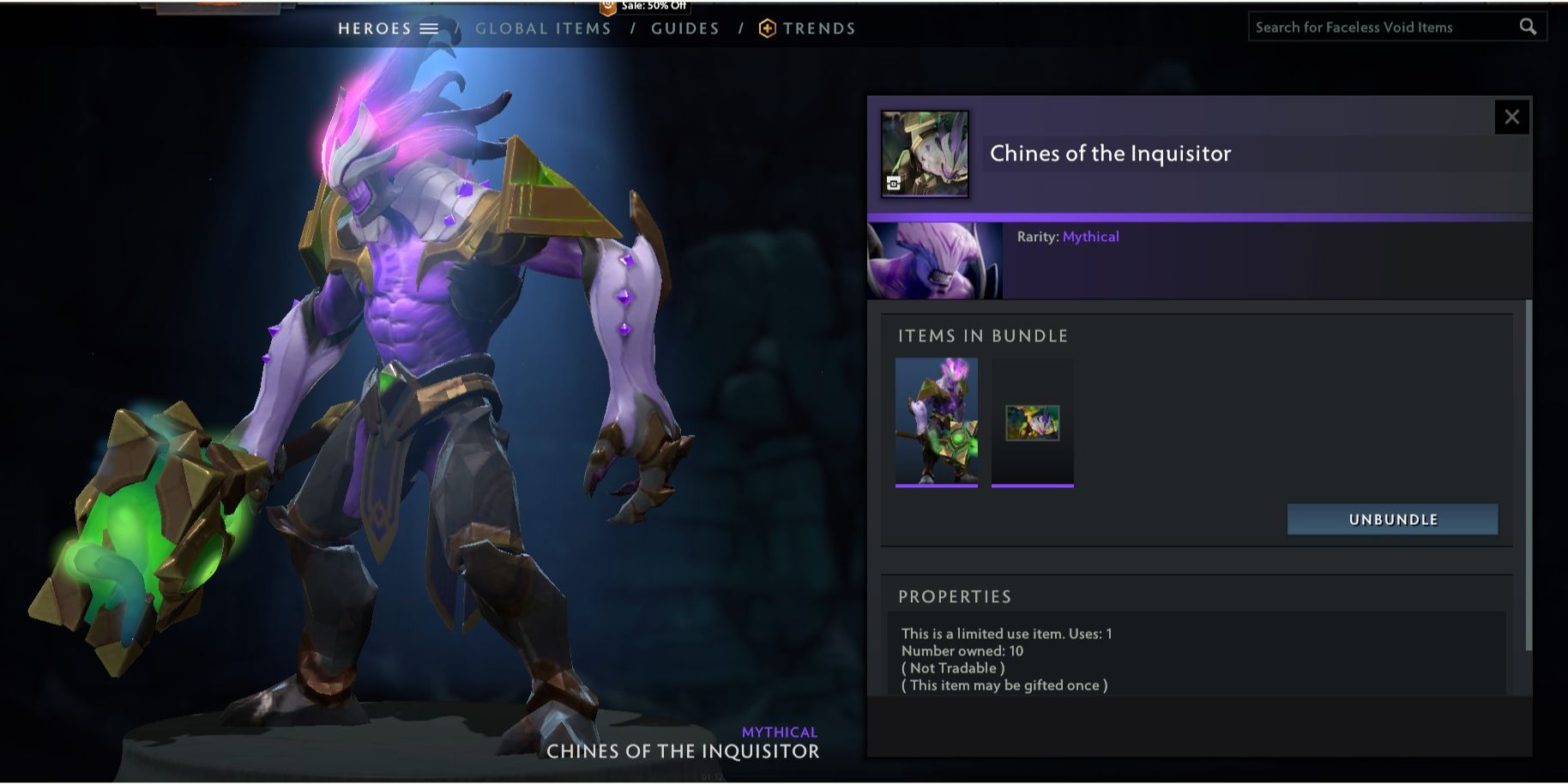Click the Chines of the Inquisitor item icon

click(x=925, y=154)
